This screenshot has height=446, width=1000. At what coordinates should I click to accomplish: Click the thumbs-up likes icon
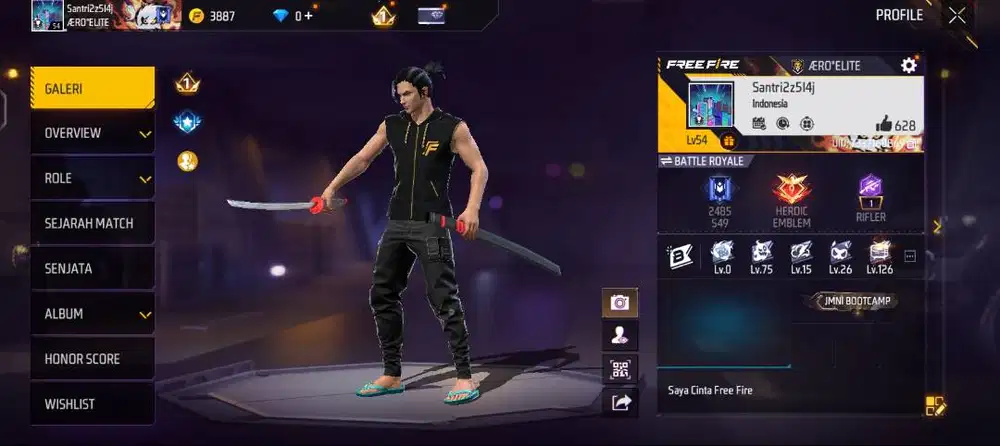click(883, 124)
